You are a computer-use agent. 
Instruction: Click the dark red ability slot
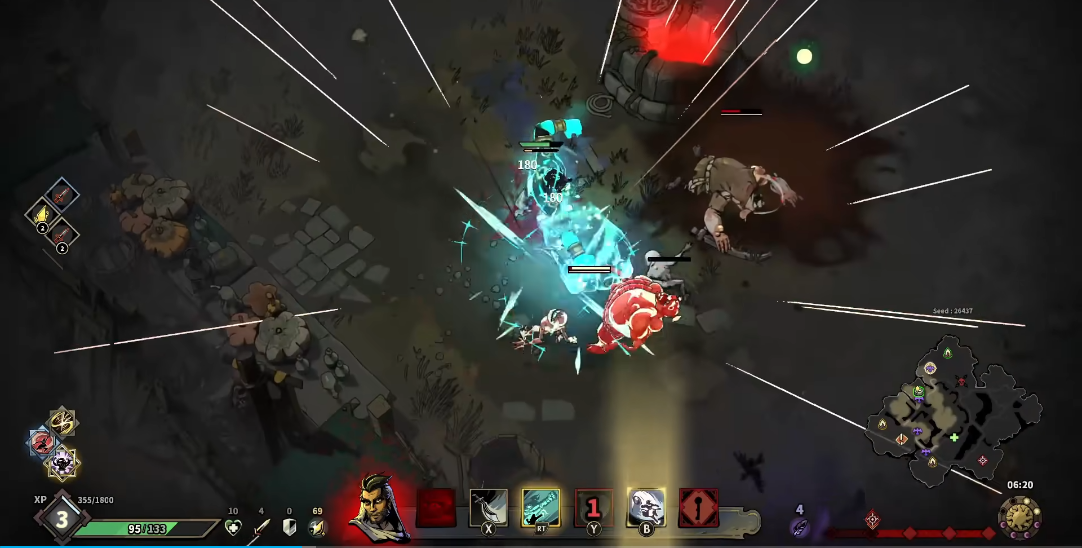(x=436, y=508)
